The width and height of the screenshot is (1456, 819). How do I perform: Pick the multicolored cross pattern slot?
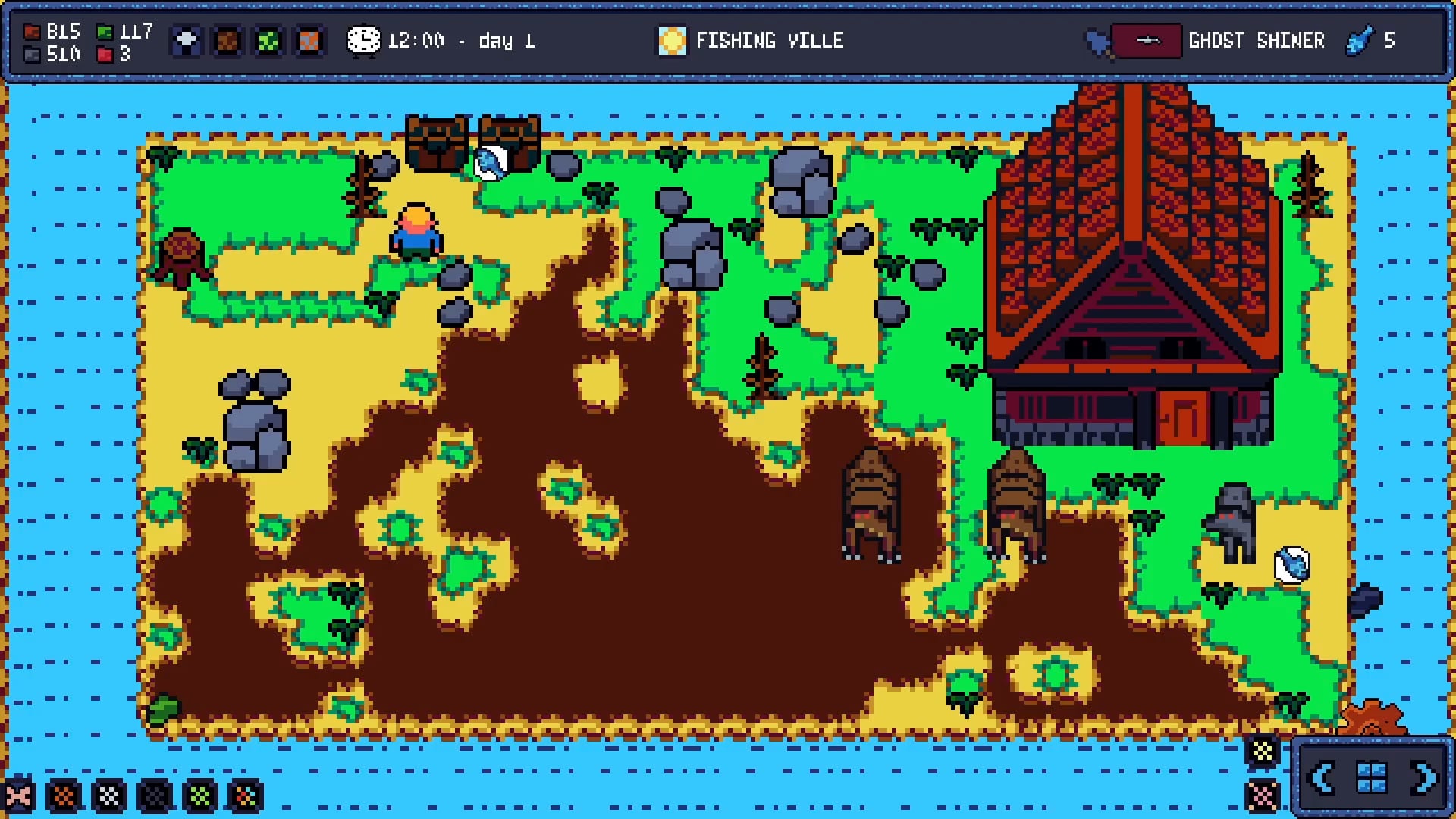[x=246, y=796]
